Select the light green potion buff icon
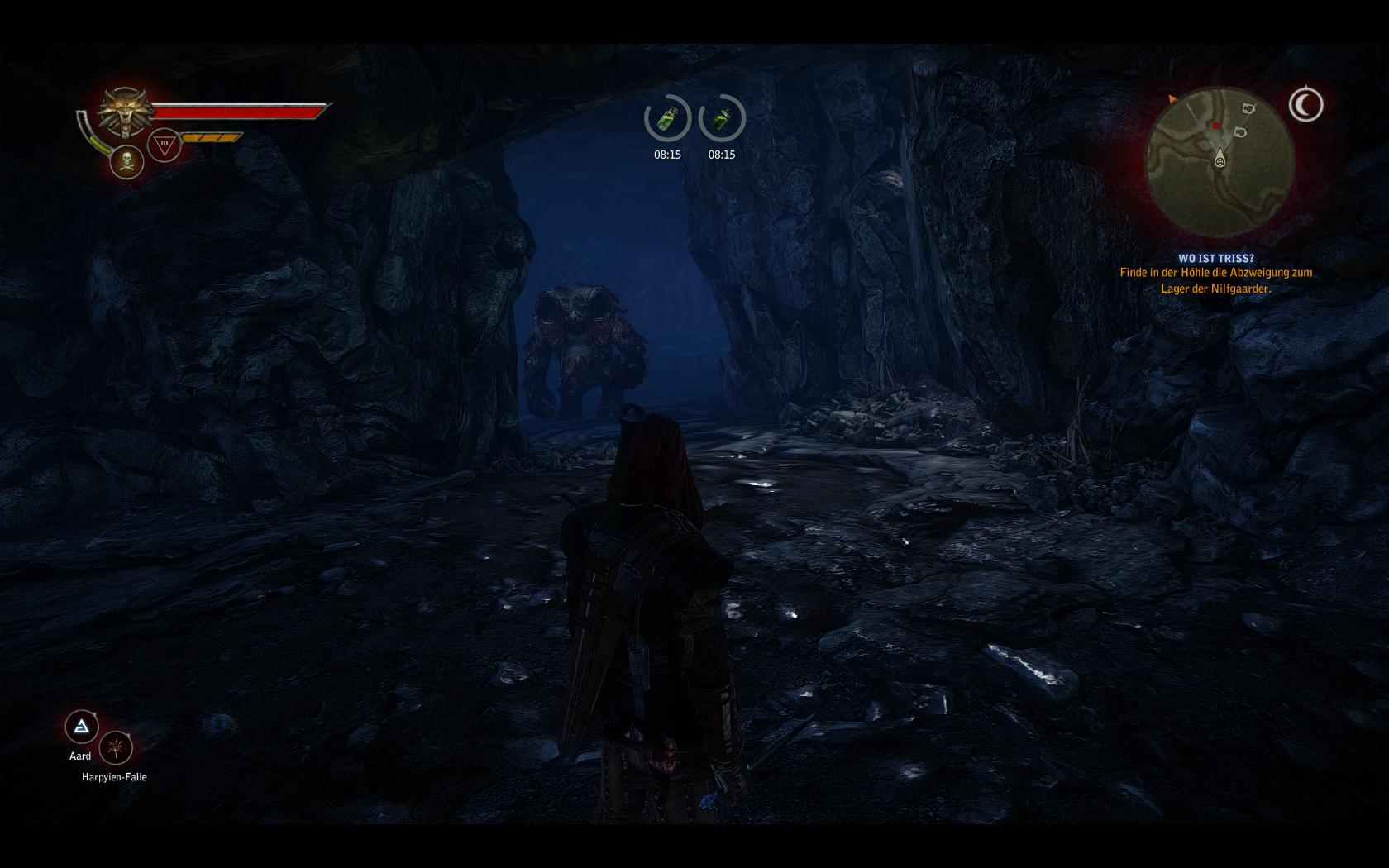This screenshot has height=868, width=1389. pos(667,118)
